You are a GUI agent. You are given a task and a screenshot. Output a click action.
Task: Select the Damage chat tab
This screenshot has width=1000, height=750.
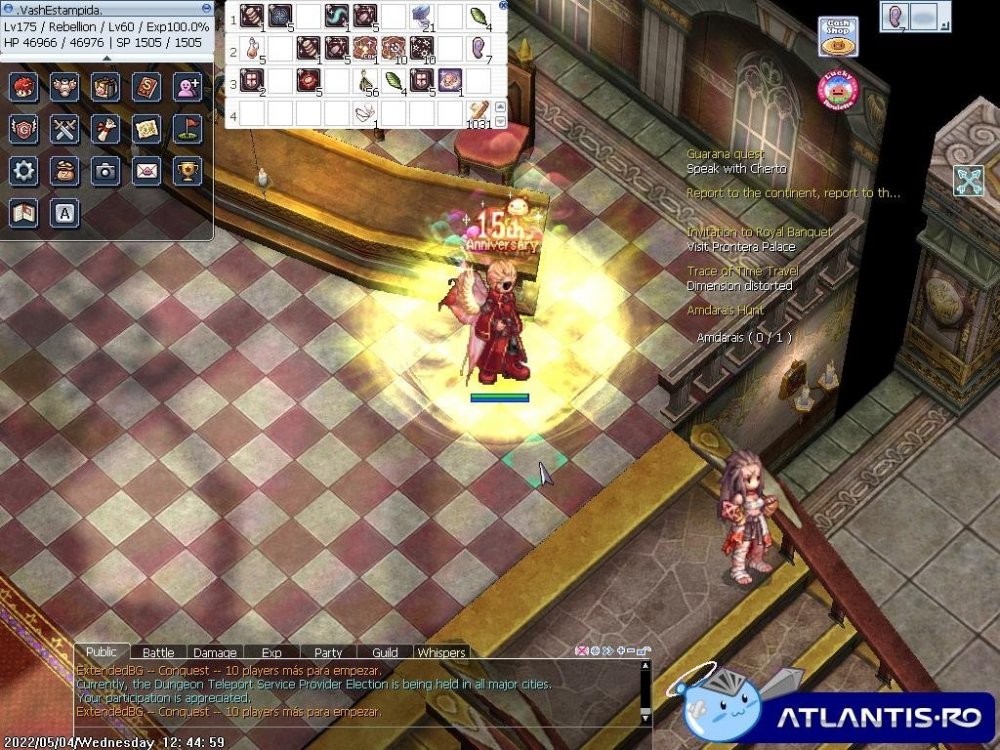[x=215, y=653]
